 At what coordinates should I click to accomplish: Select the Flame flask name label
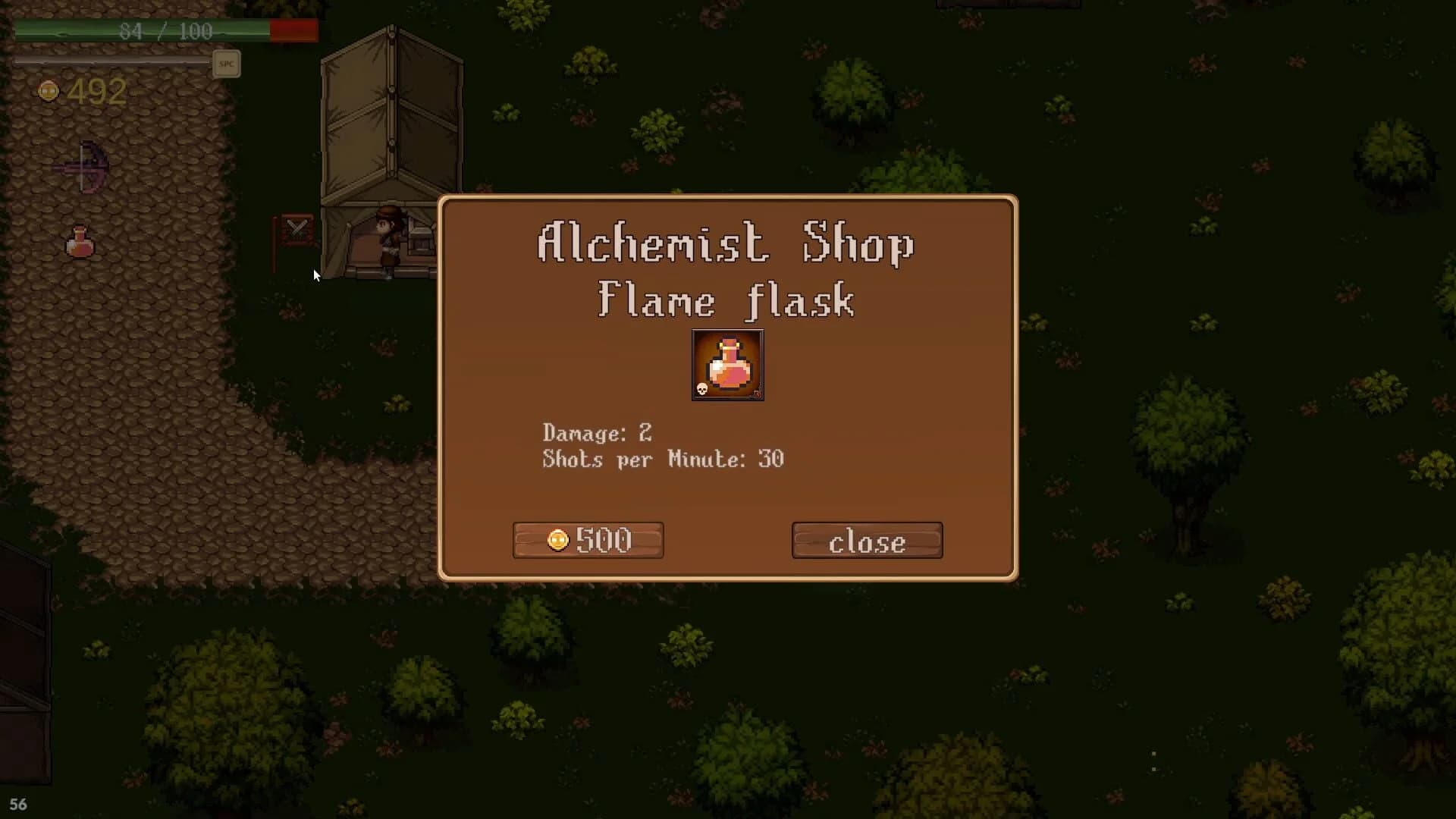coord(724,300)
